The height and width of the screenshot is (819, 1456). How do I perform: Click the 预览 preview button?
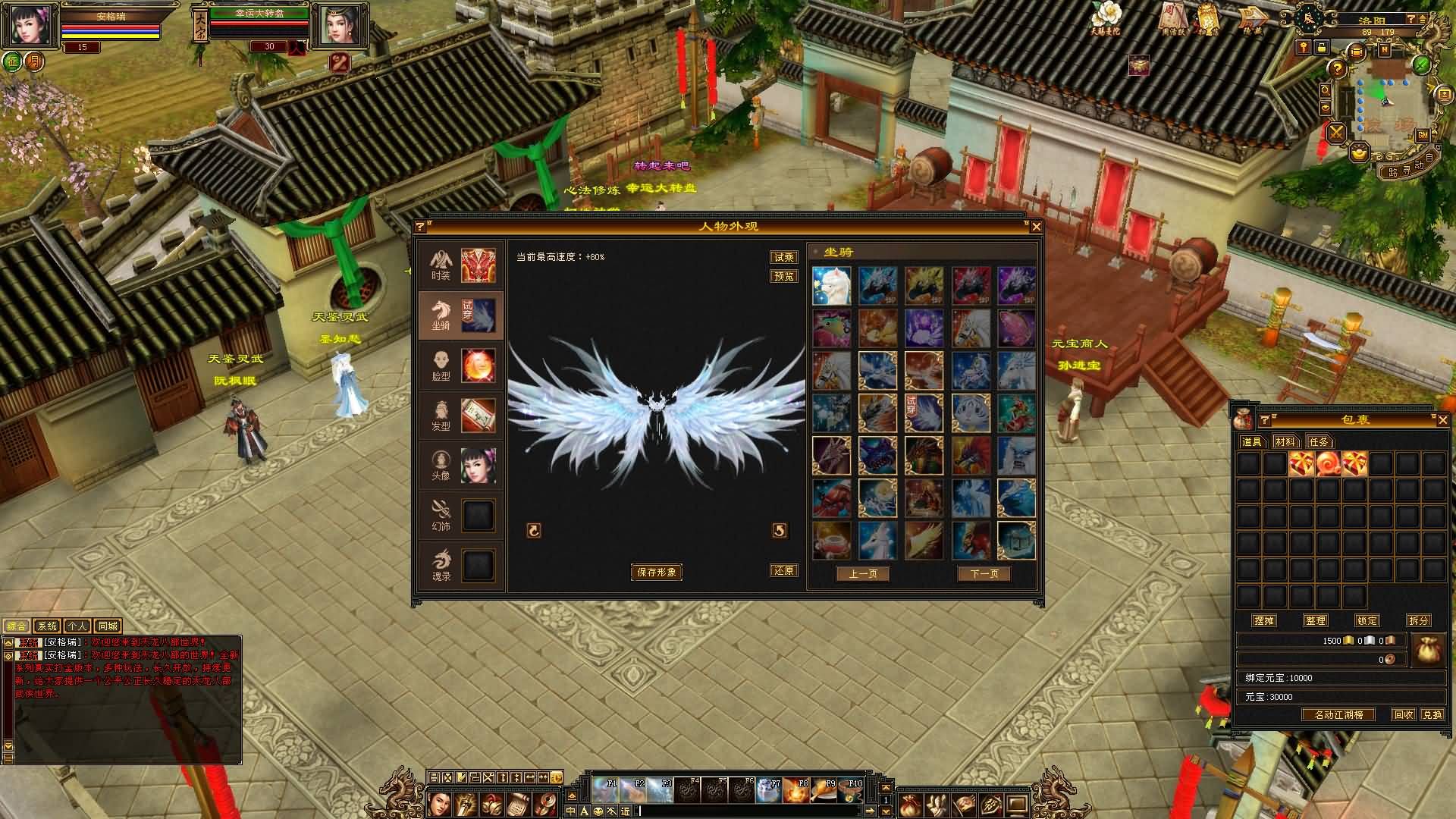tap(783, 277)
